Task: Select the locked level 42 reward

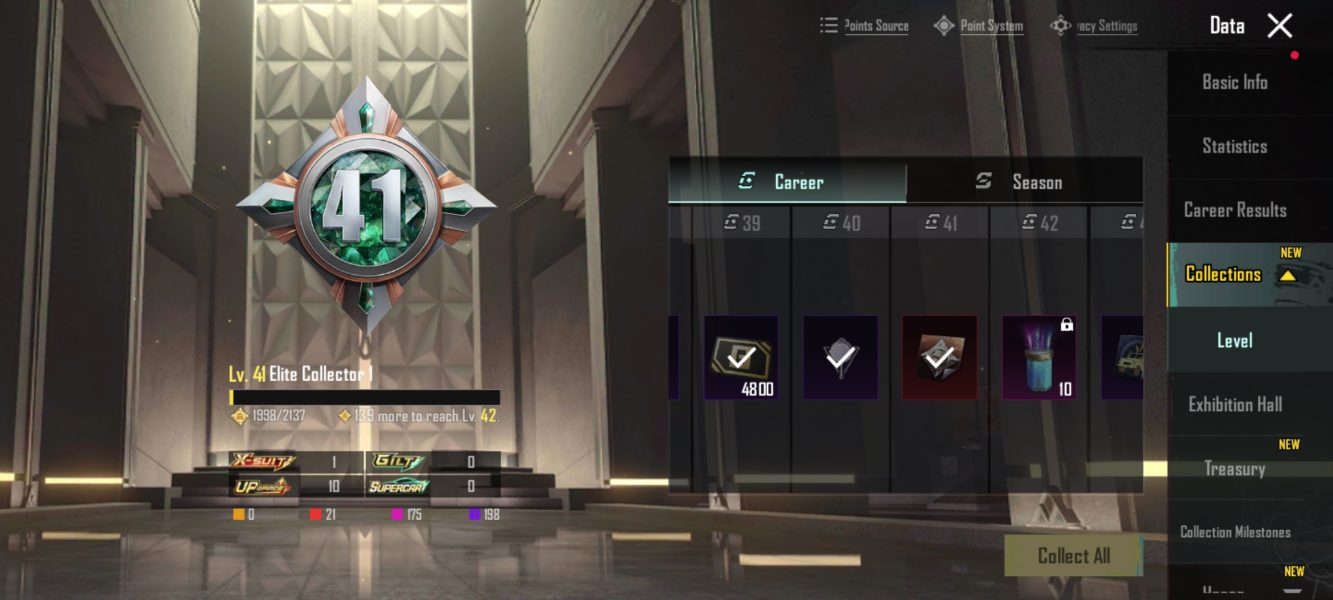Action: click(1039, 357)
